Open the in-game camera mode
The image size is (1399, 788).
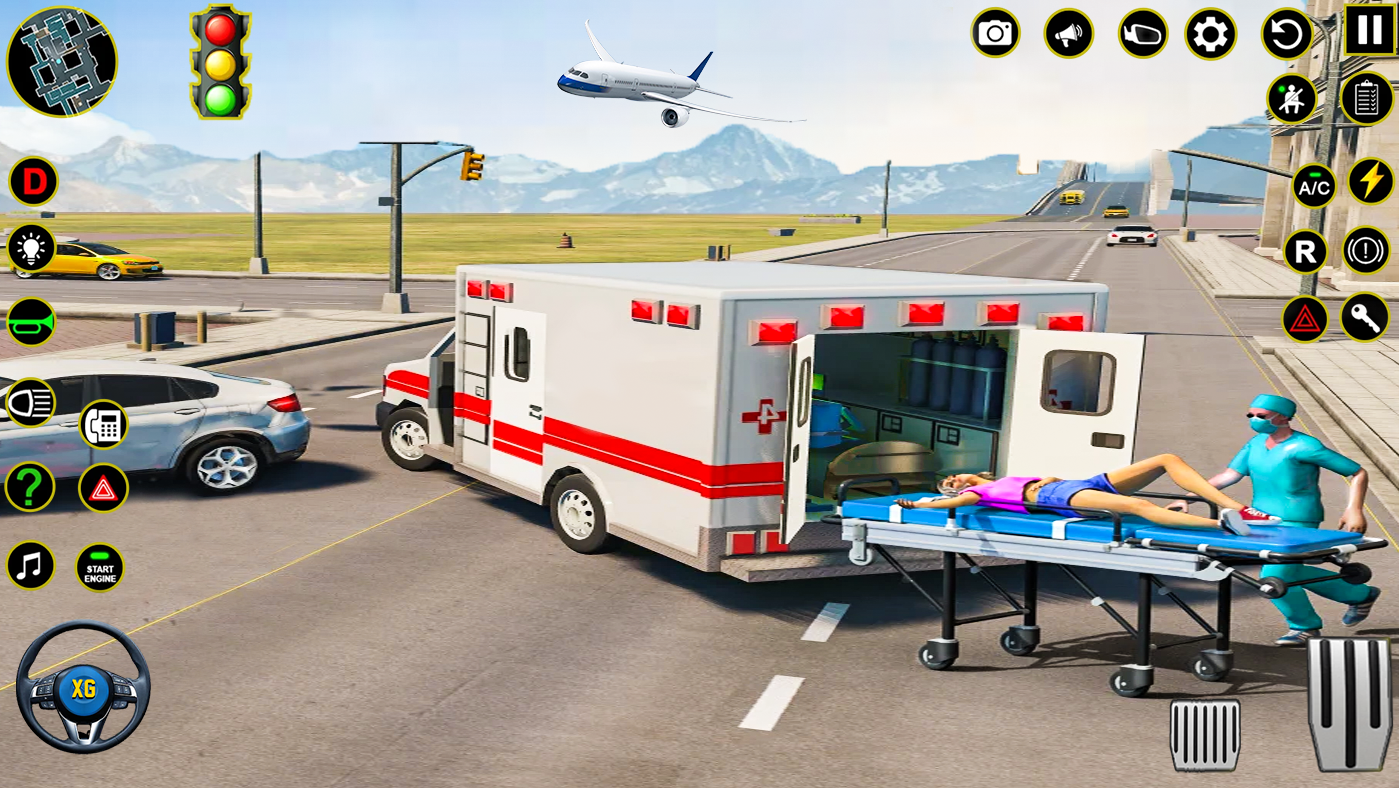click(993, 33)
